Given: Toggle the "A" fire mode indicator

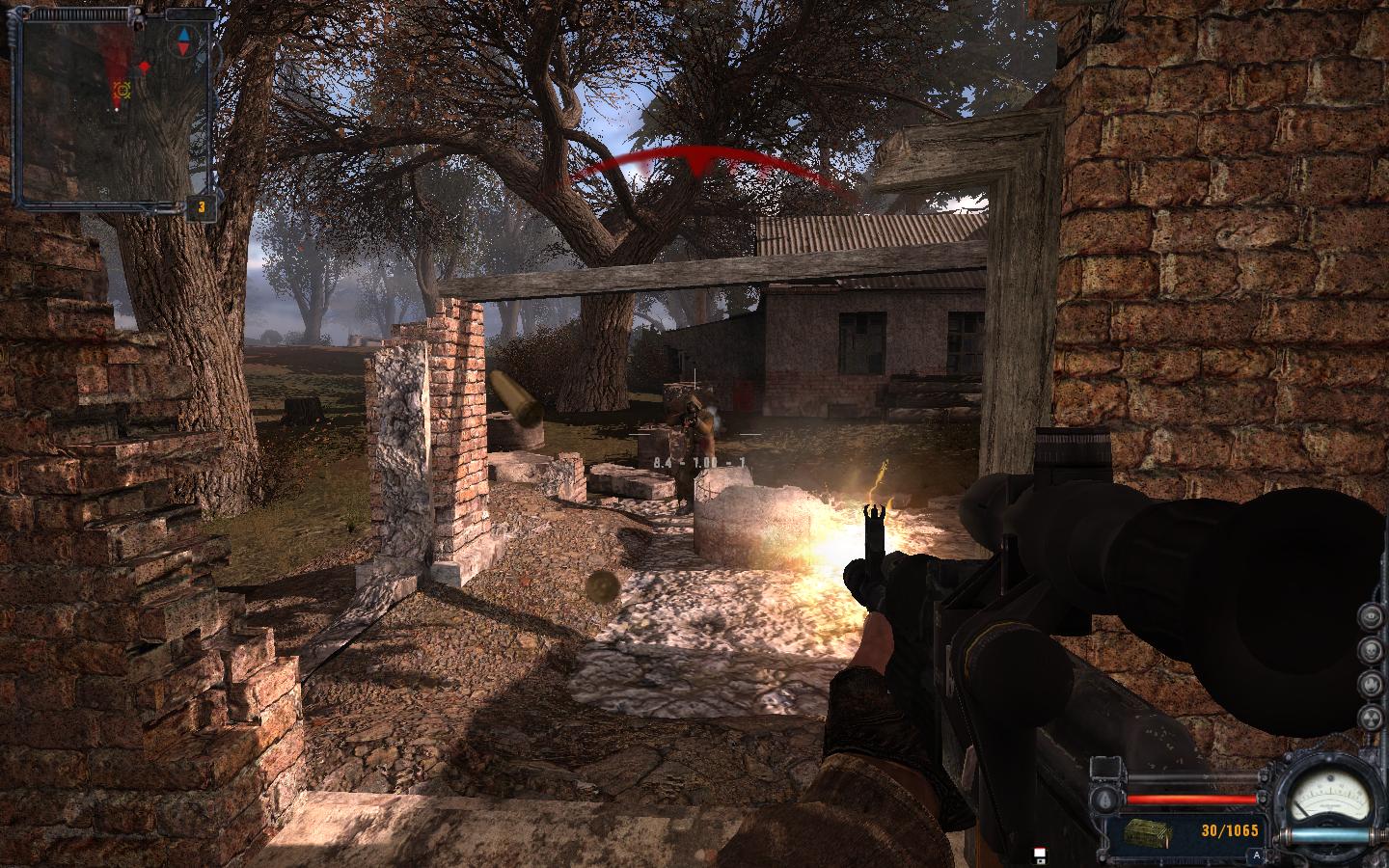Looking at the screenshot, I should click(x=1256, y=854).
